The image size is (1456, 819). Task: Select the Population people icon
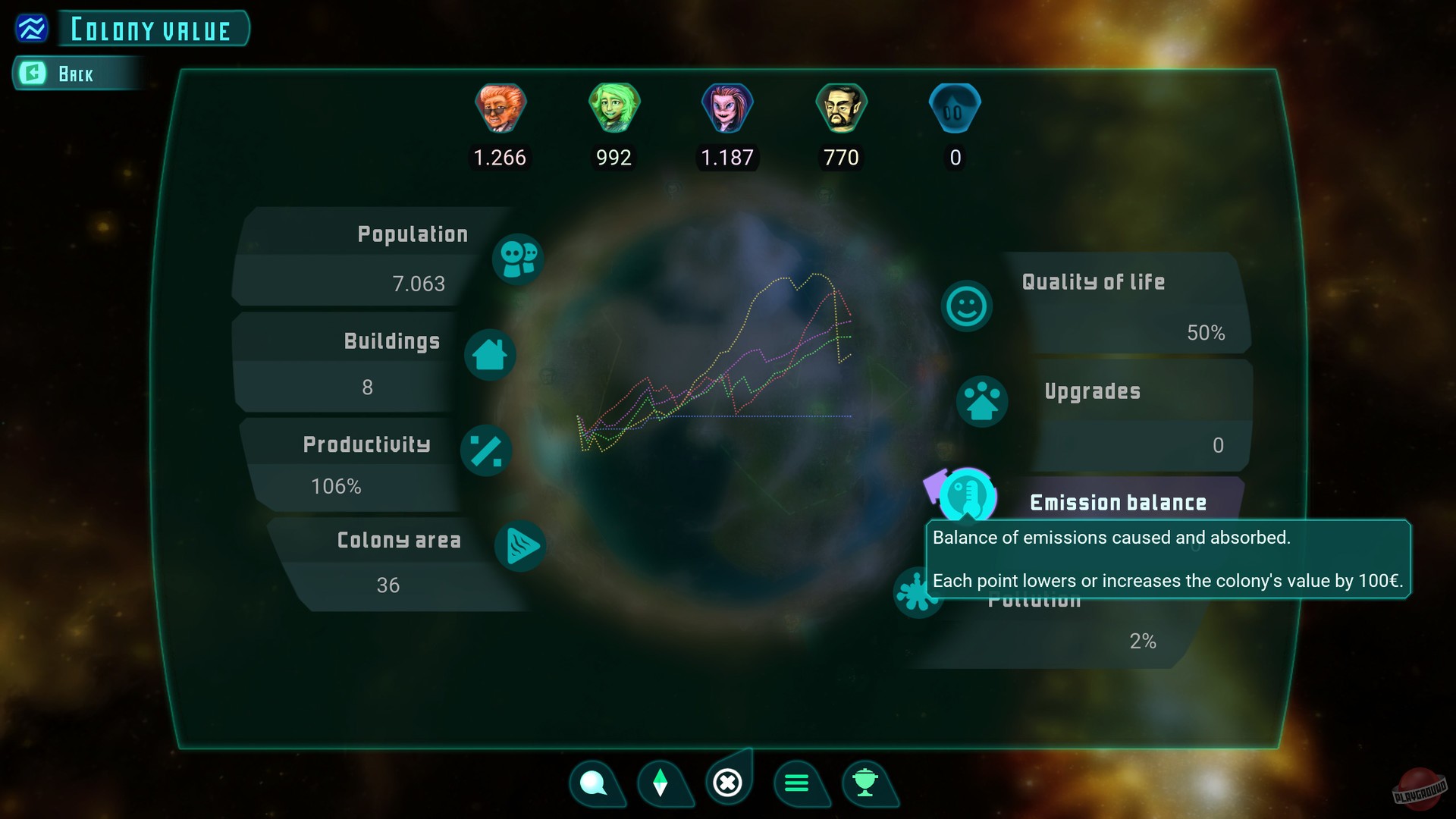click(518, 259)
